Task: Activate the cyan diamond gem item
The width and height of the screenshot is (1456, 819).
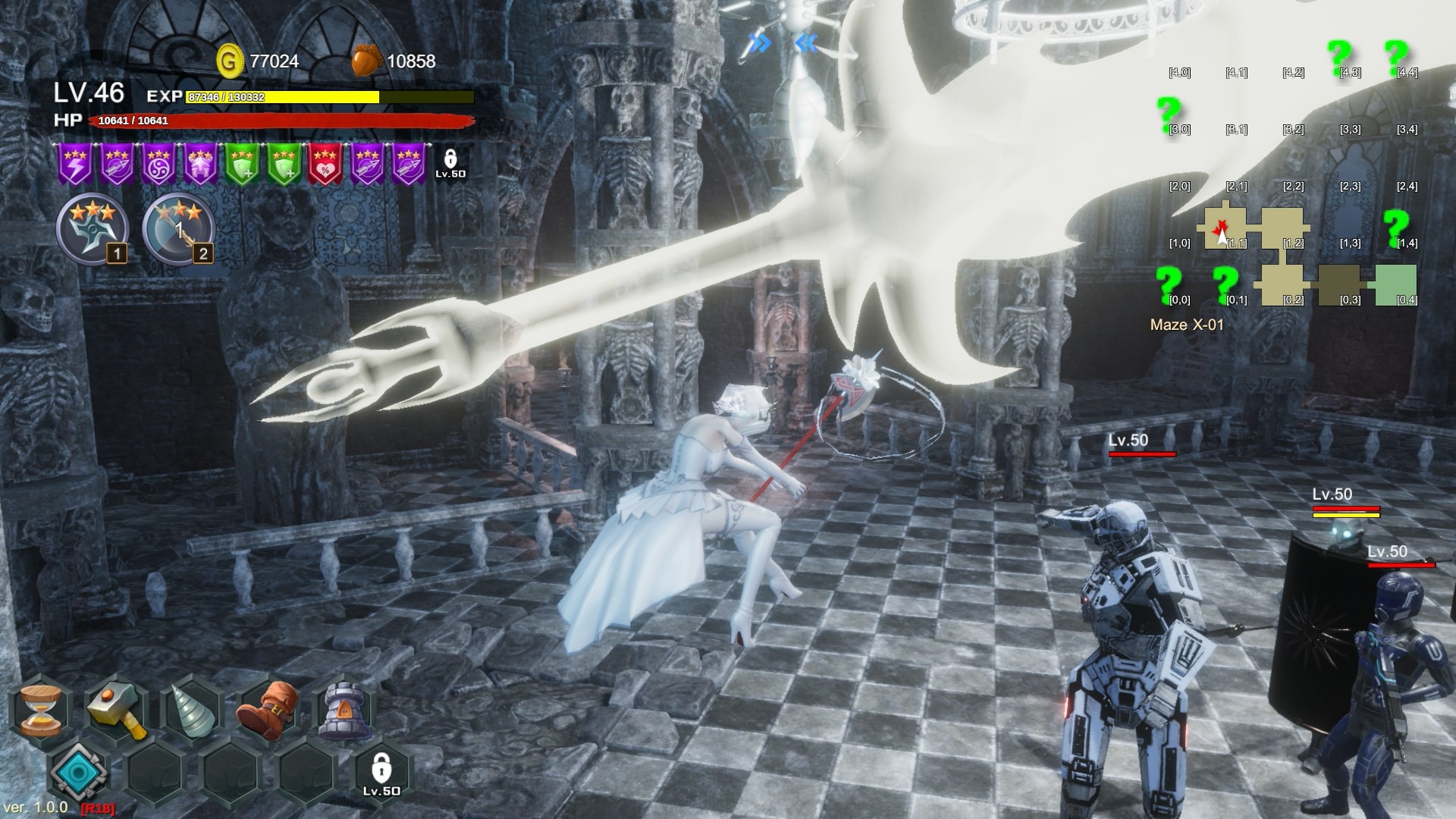Action: pyautogui.click(x=78, y=771)
